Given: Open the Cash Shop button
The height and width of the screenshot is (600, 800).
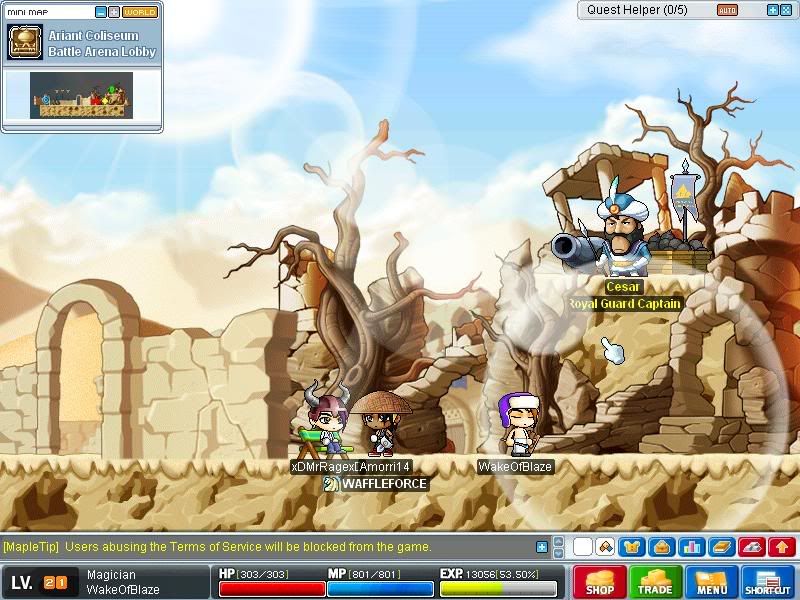Looking at the screenshot, I should coord(599,582).
